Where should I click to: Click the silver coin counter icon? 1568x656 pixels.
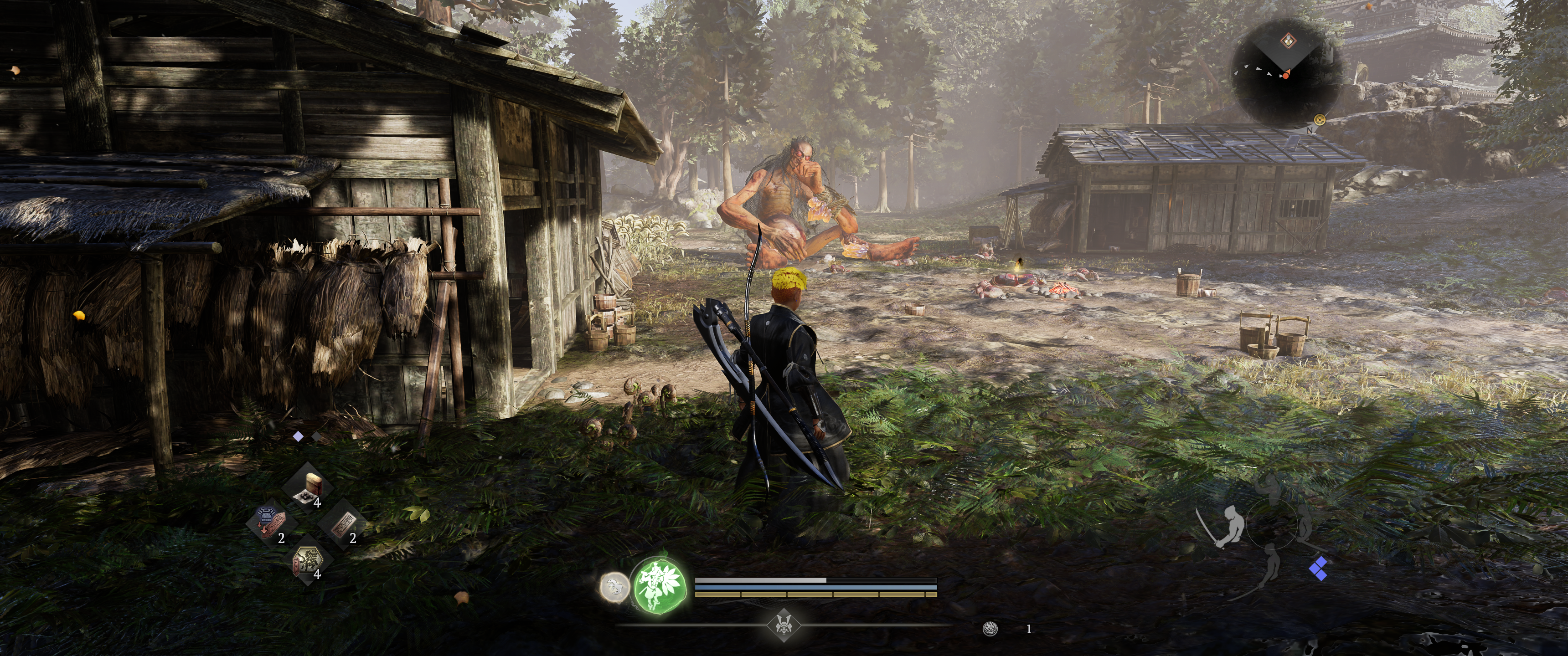pyautogui.click(x=990, y=629)
